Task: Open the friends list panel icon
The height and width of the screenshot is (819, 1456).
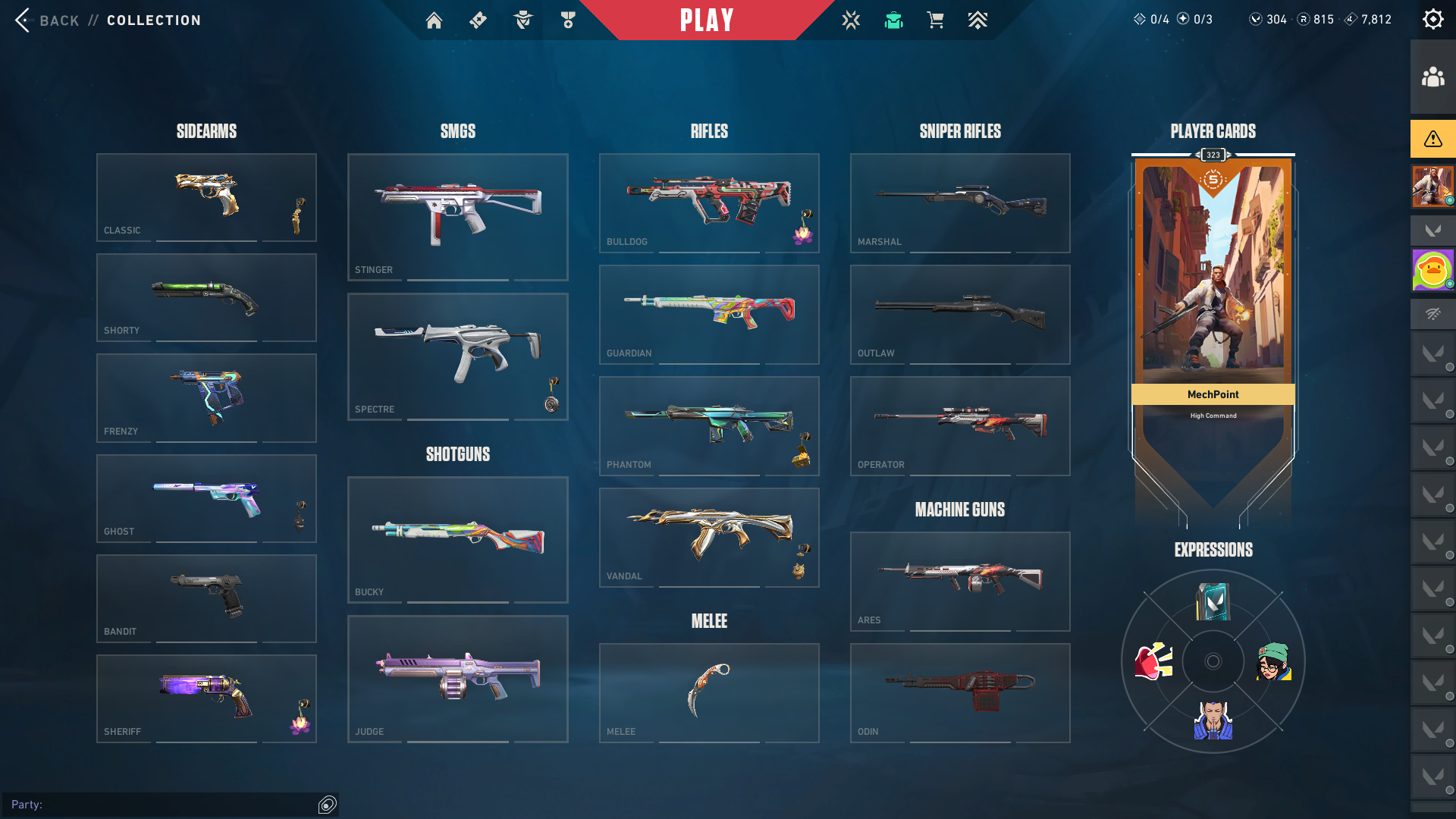Action: [1432, 77]
